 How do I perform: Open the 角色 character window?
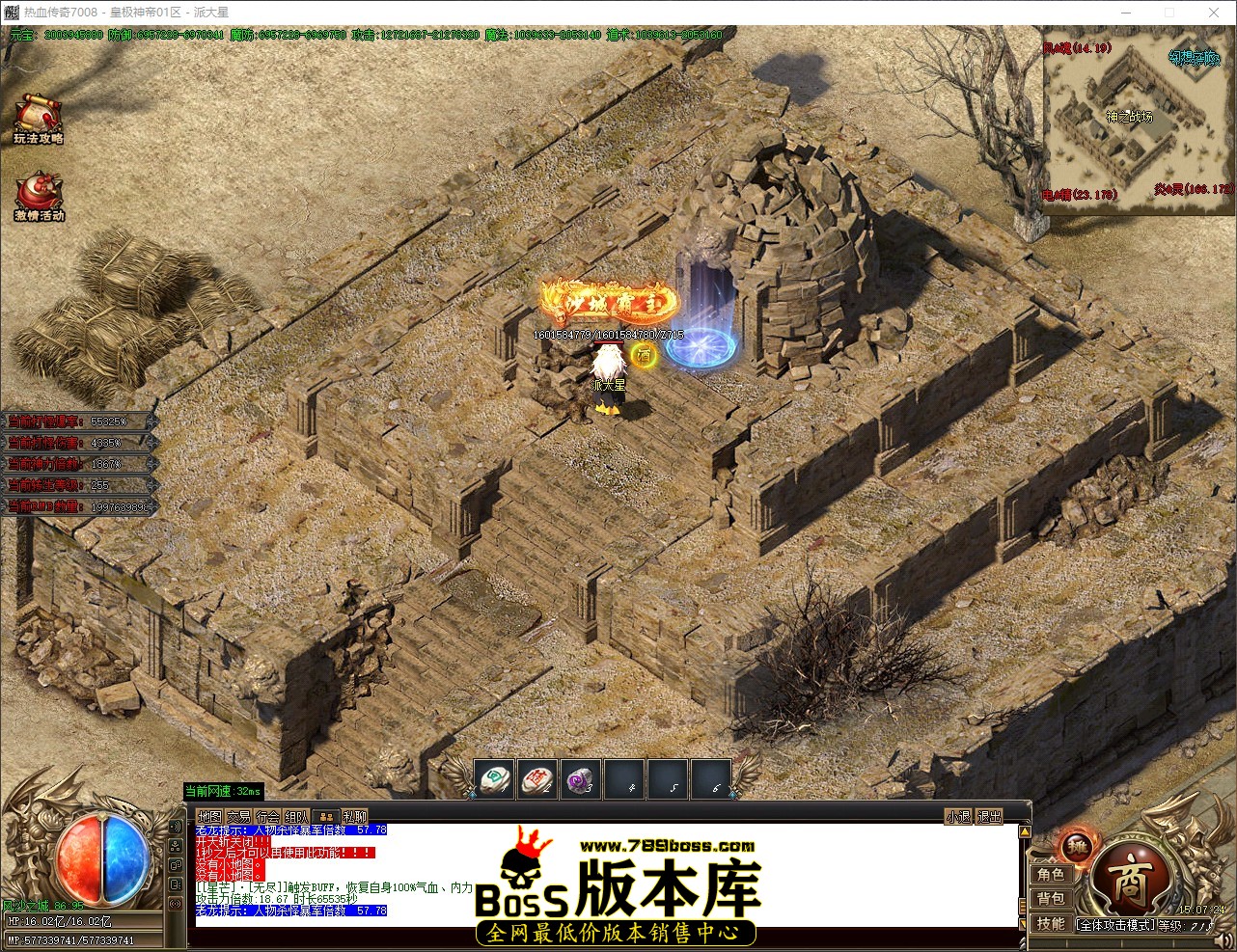pos(1052,874)
